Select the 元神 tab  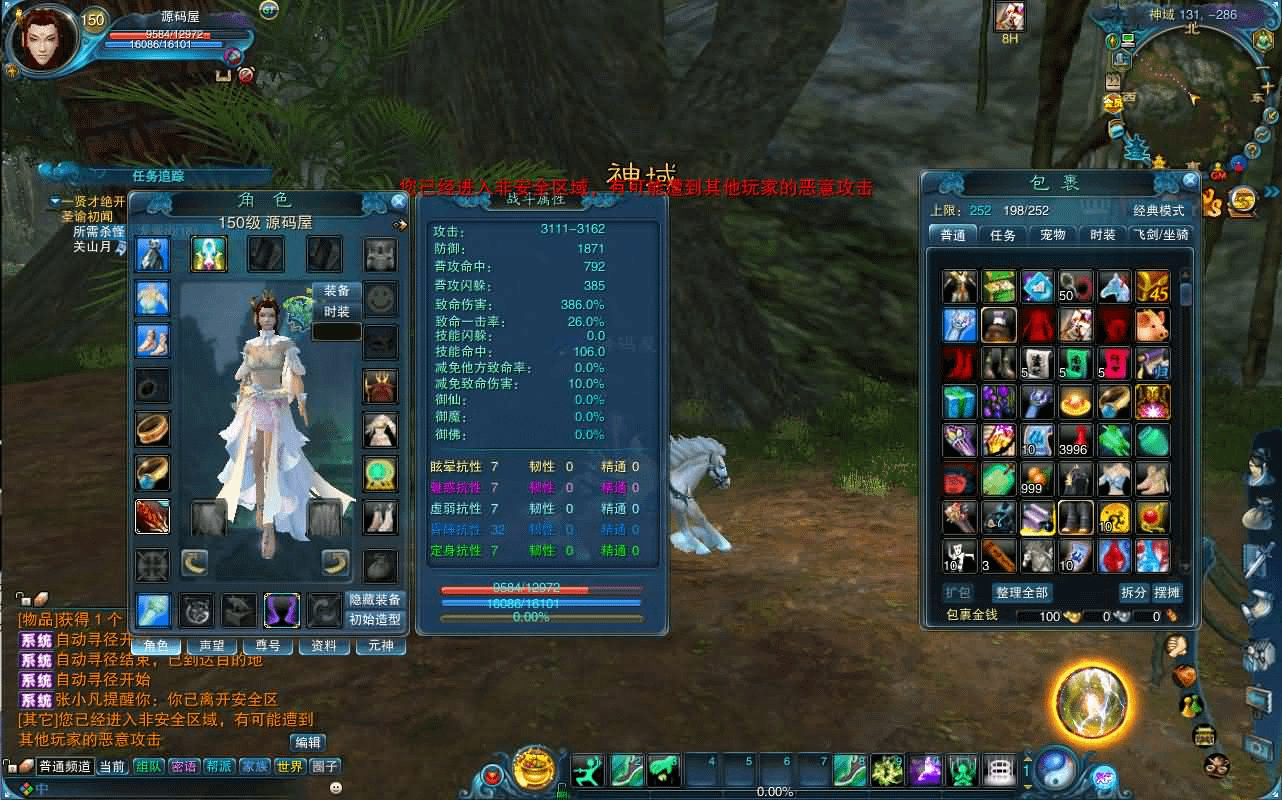(x=381, y=646)
